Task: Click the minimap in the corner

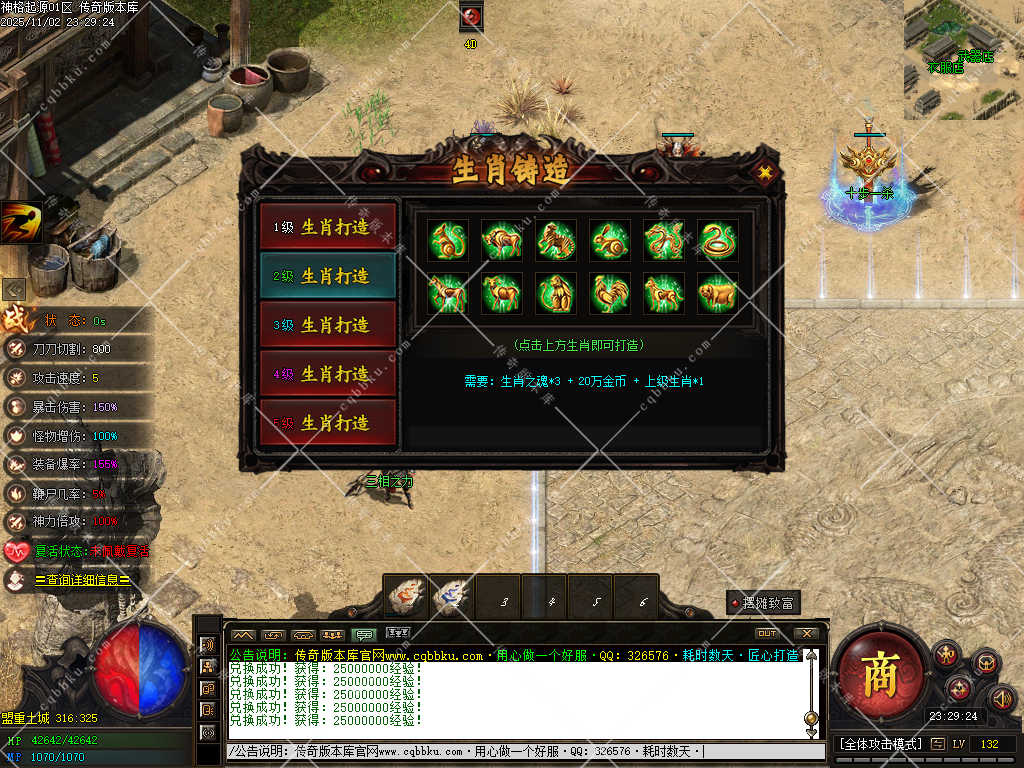Action: (963, 58)
